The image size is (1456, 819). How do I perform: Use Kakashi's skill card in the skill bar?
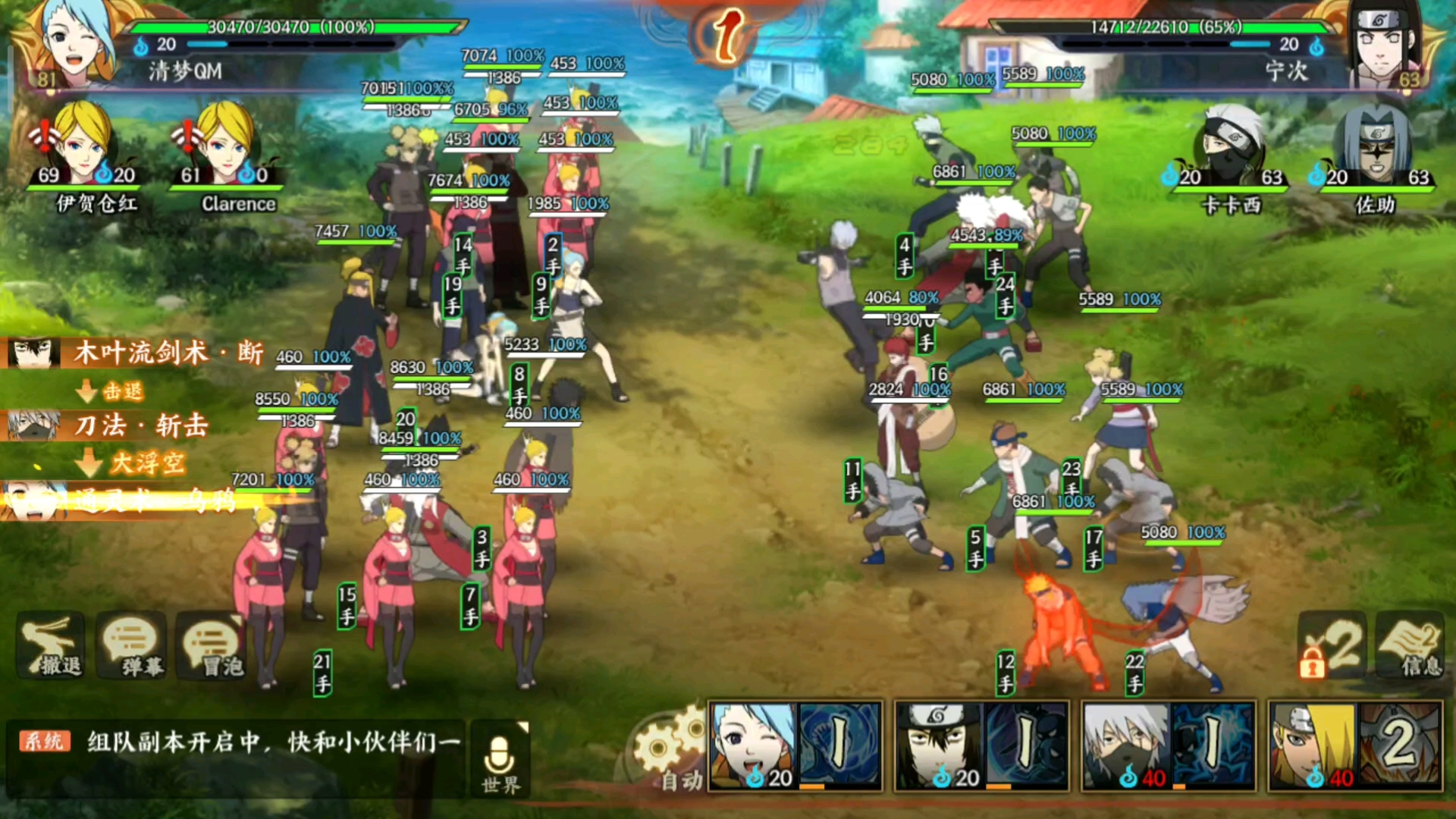coord(1169,746)
